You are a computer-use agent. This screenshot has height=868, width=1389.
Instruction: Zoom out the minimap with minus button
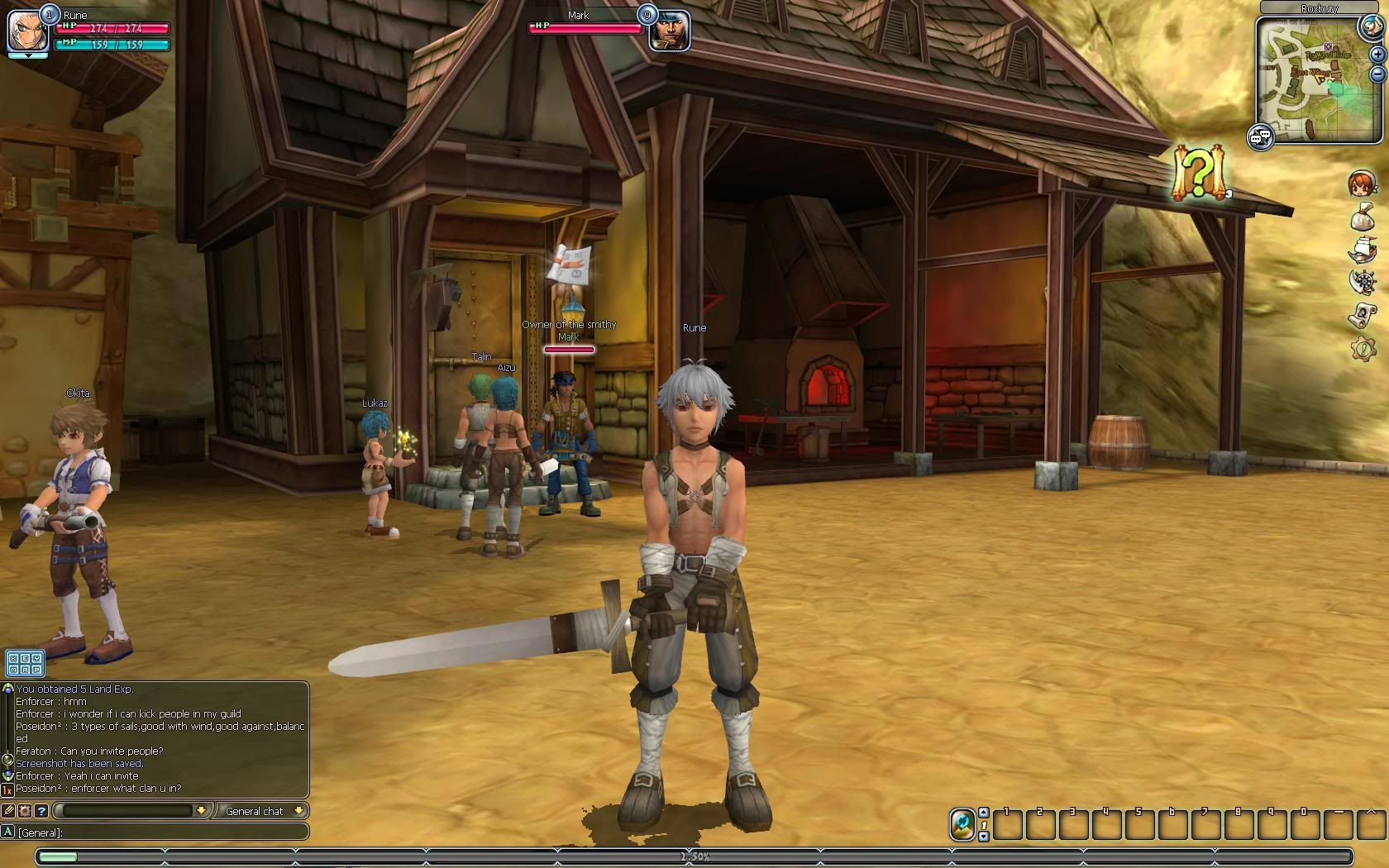tap(1377, 74)
